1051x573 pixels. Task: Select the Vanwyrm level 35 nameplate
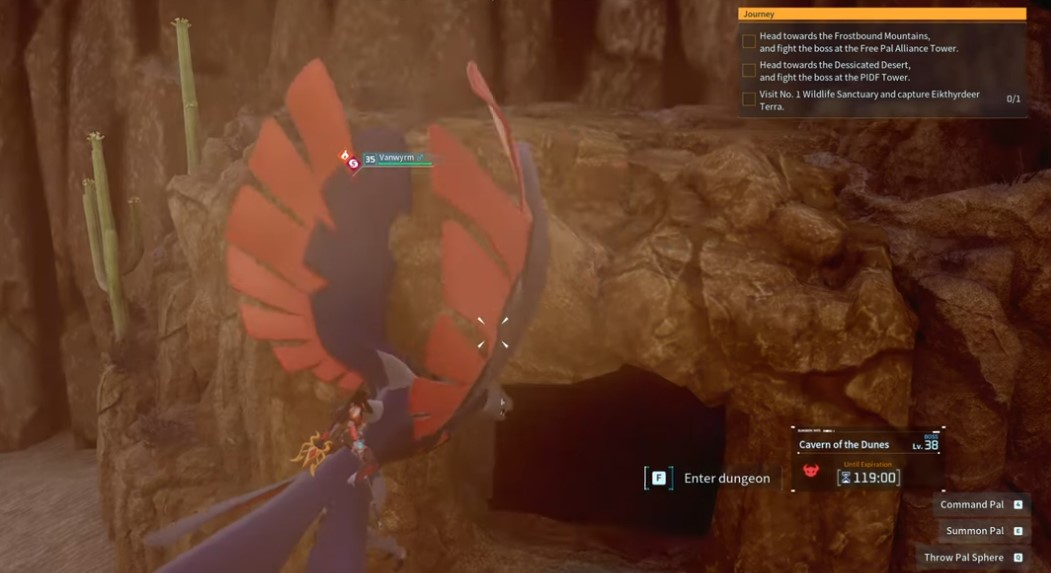pos(395,159)
